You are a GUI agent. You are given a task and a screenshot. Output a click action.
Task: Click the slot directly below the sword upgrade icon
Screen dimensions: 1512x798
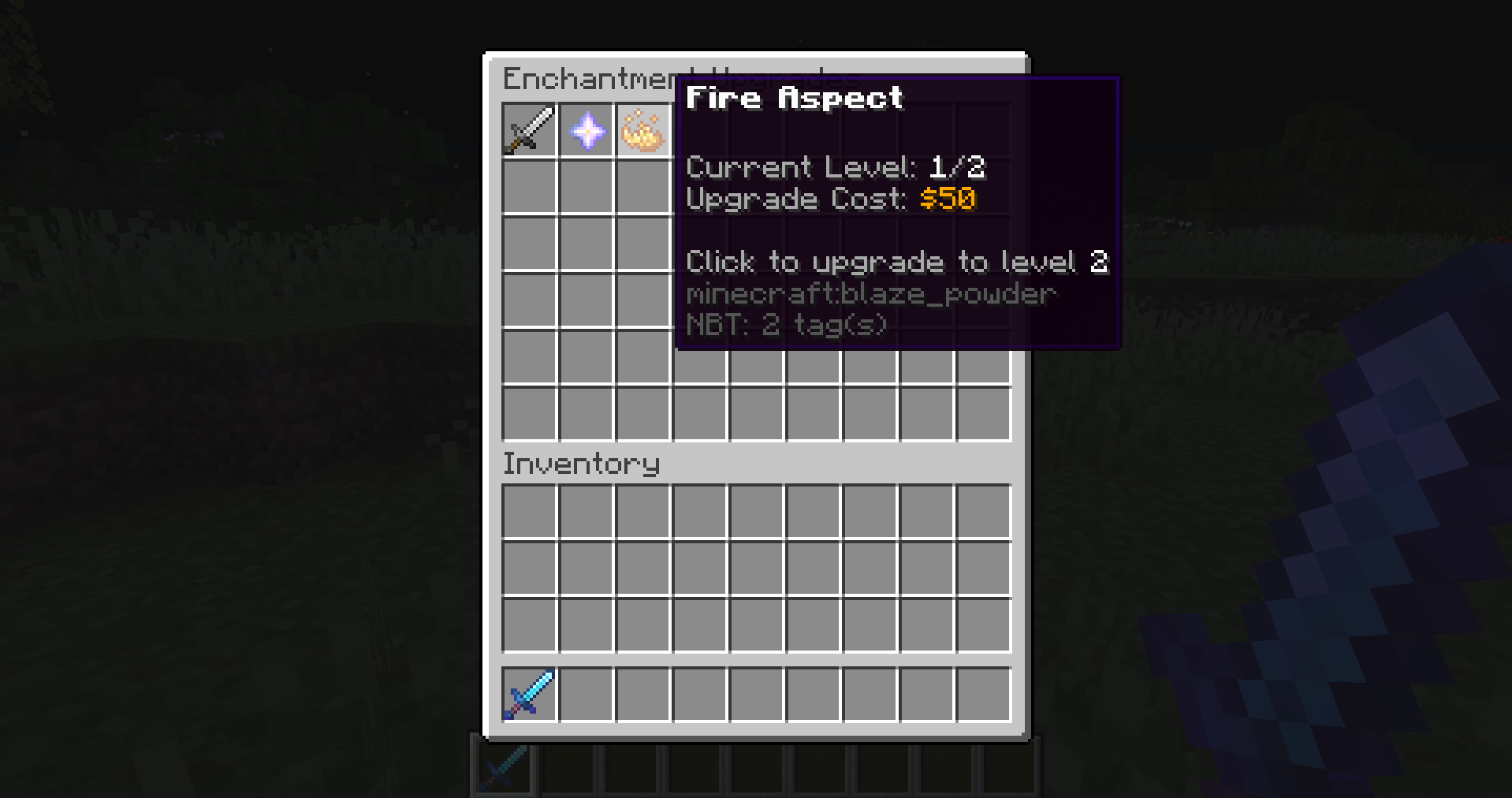pyautogui.click(x=528, y=187)
